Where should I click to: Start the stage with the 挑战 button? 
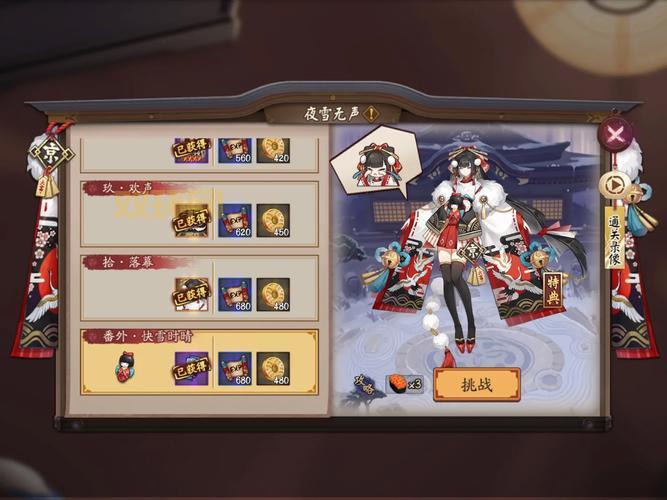click(476, 384)
